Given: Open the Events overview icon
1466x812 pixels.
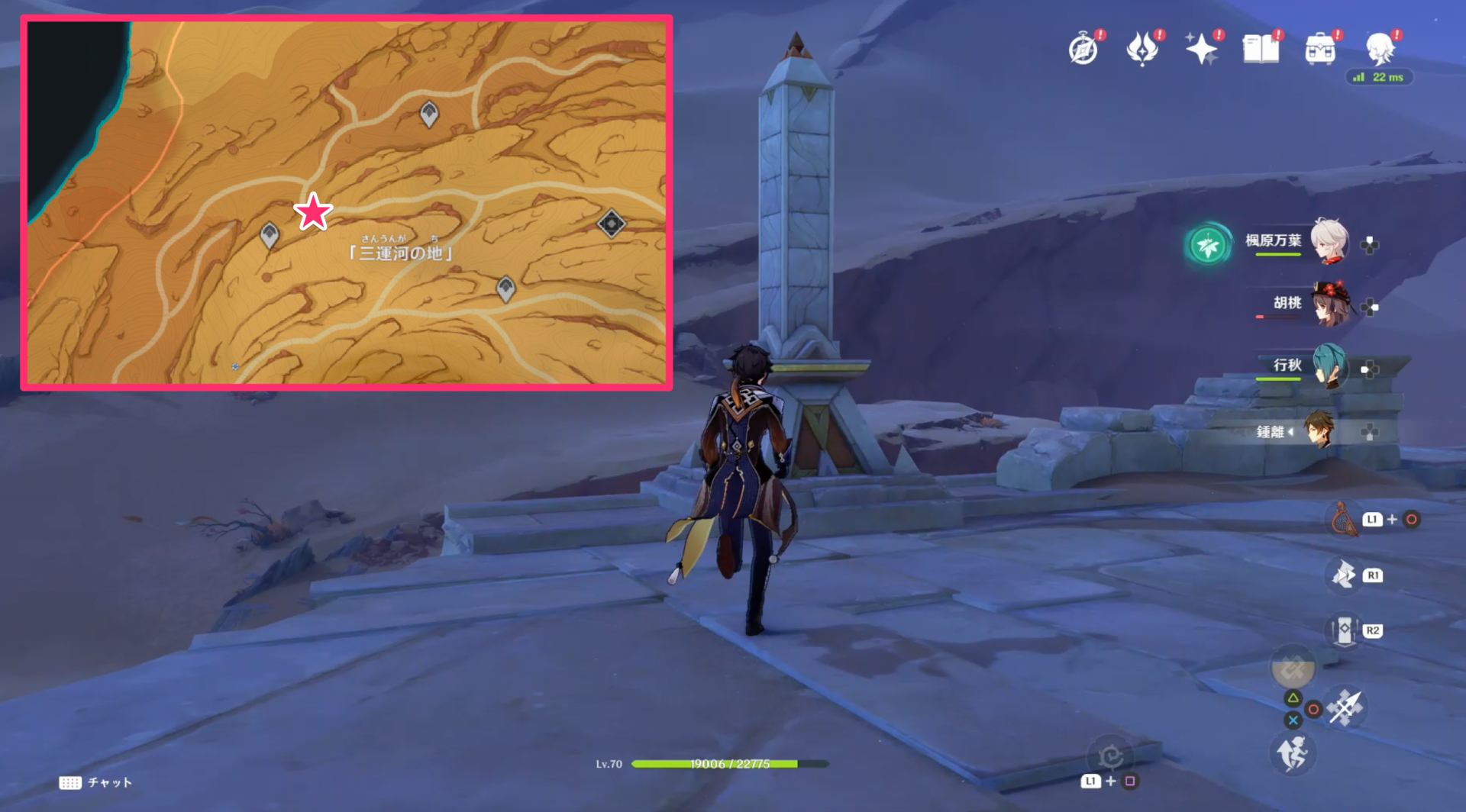Looking at the screenshot, I should (1083, 47).
